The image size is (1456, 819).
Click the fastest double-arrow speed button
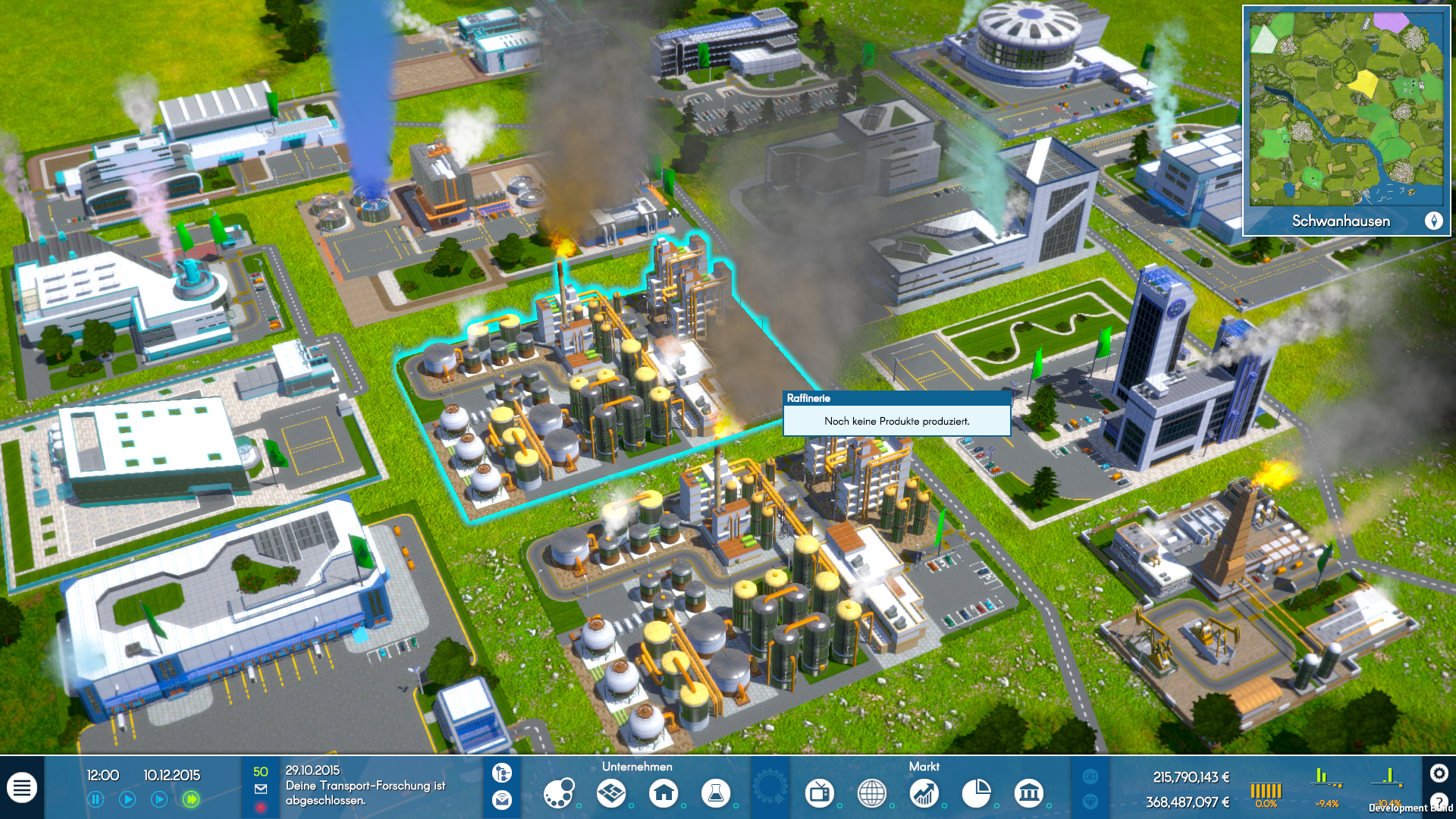click(191, 799)
